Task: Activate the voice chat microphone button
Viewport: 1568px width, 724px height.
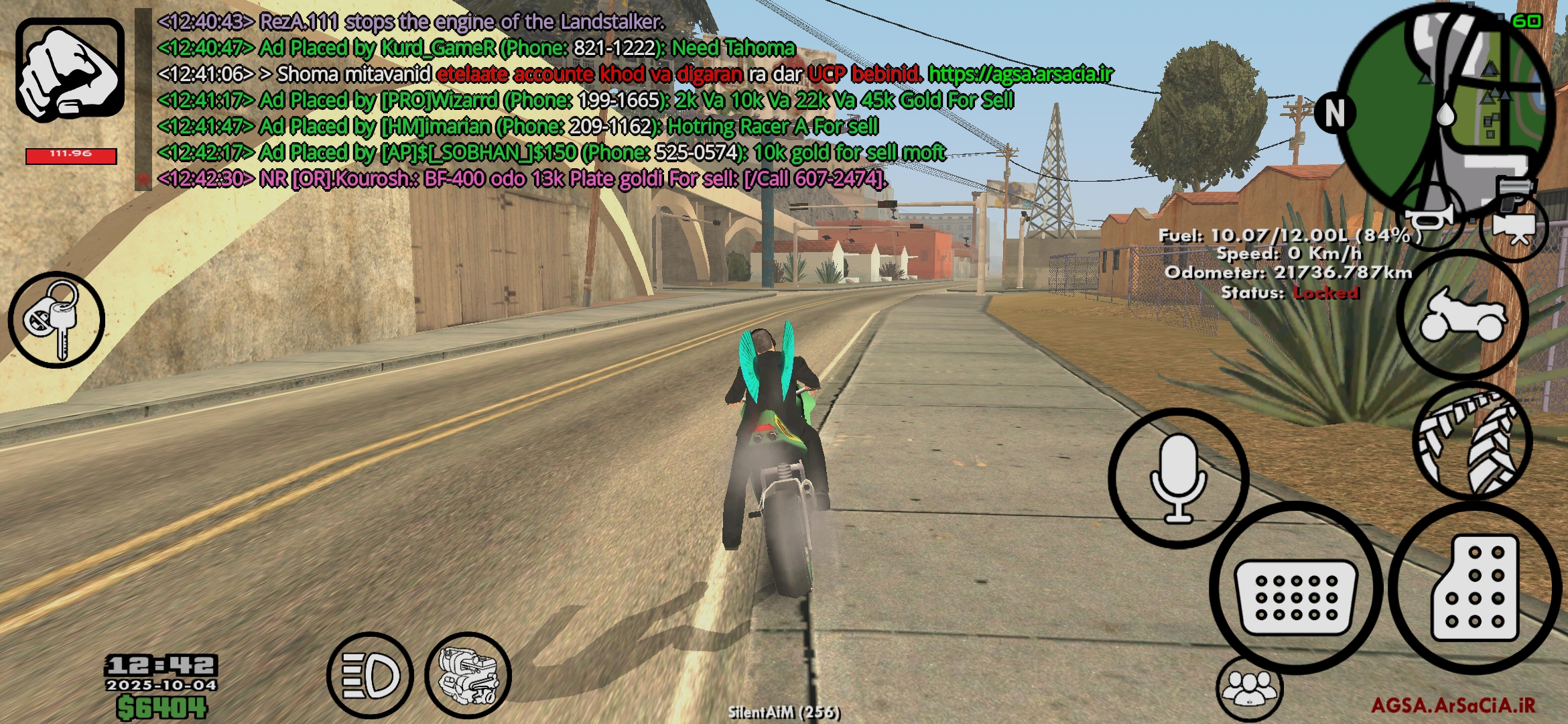Action: pos(1178,478)
